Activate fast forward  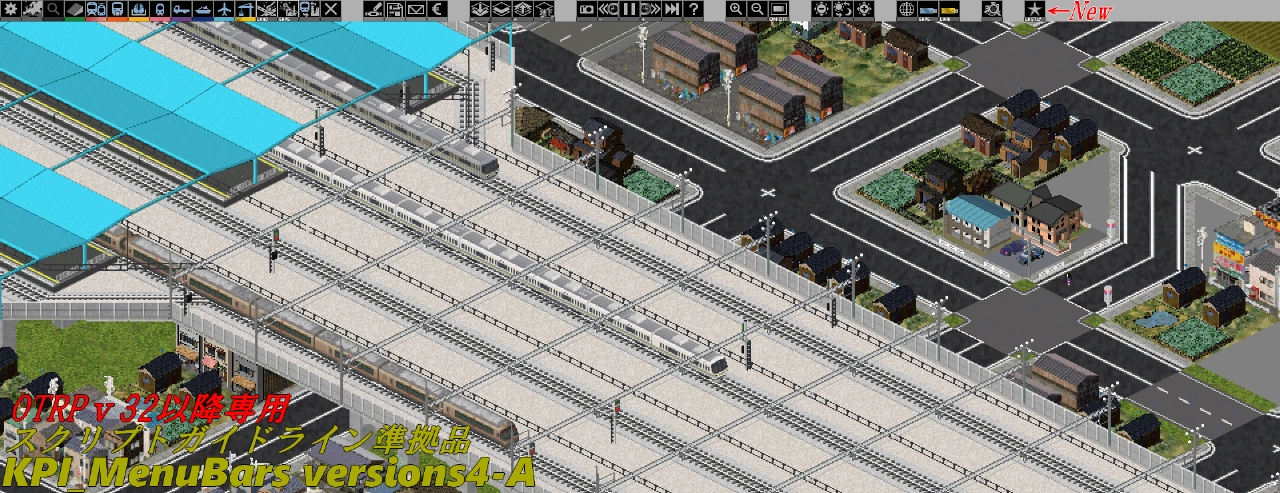coord(671,9)
